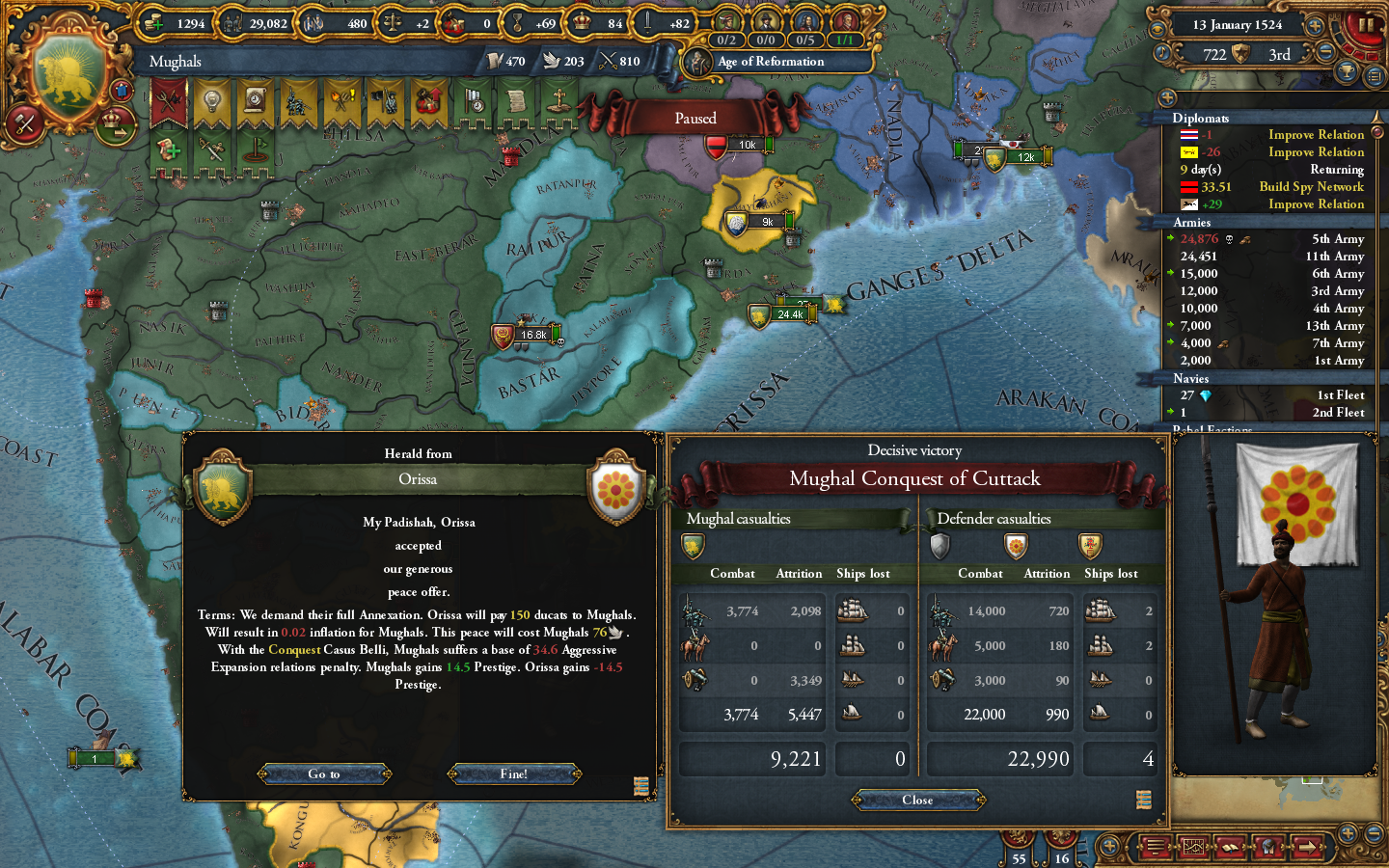The image size is (1389, 868).
Task: Click the religious cross alert banner
Action: point(559,98)
